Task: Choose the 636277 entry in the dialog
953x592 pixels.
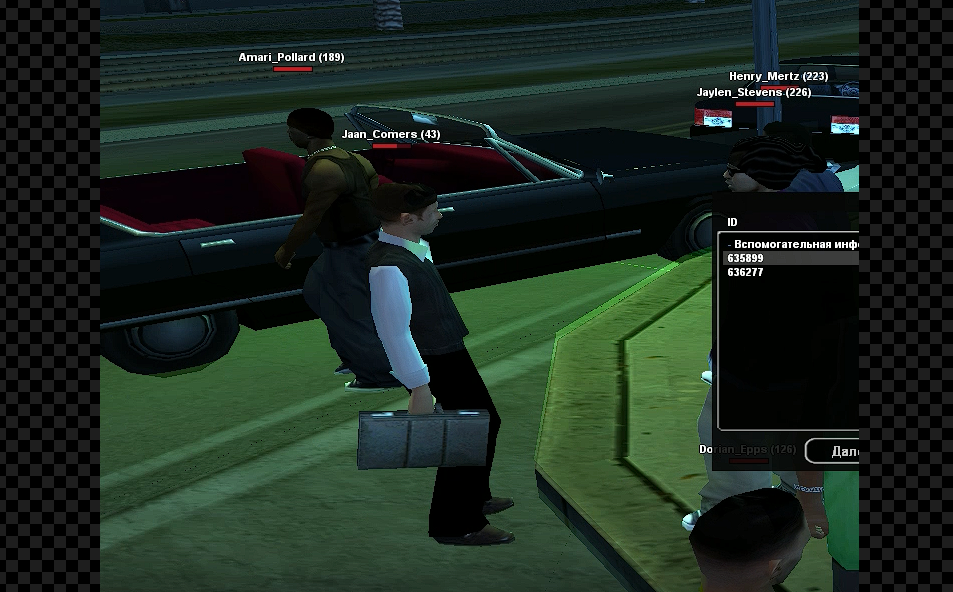Action: [x=790, y=272]
